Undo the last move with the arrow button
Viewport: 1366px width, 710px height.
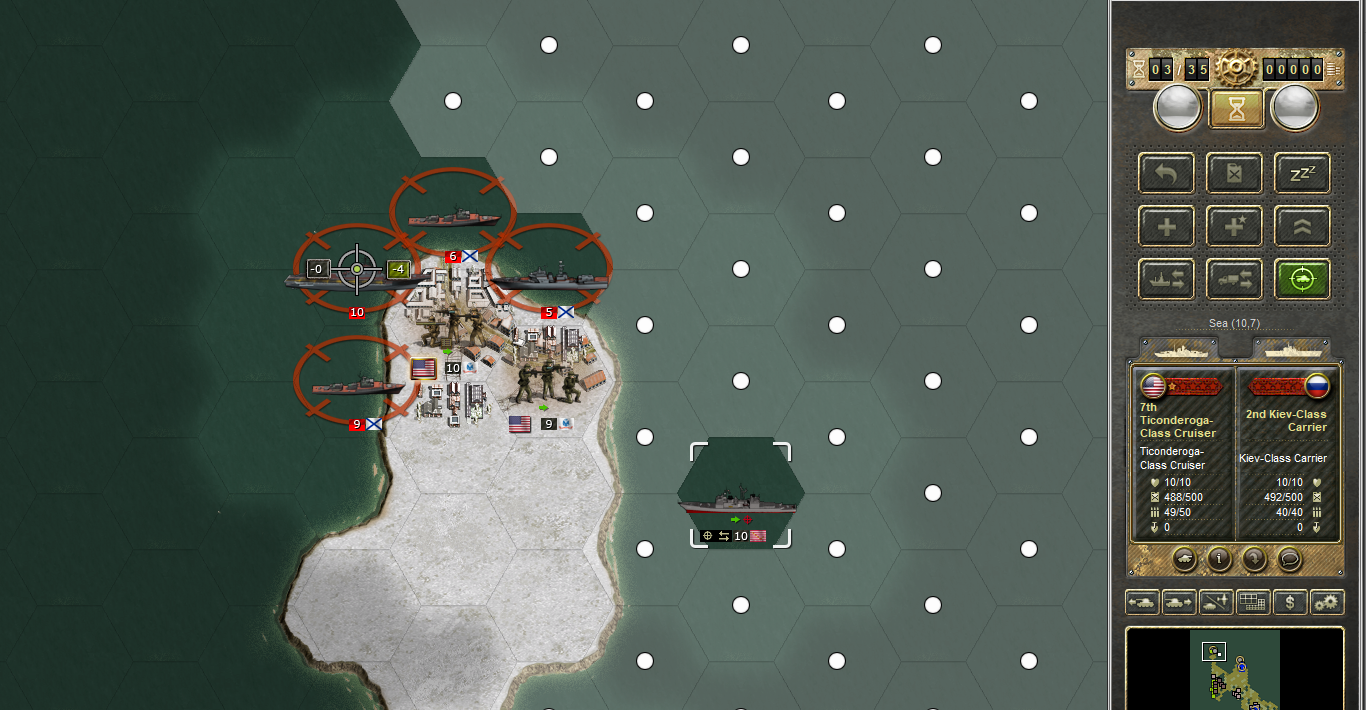coord(1166,173)
